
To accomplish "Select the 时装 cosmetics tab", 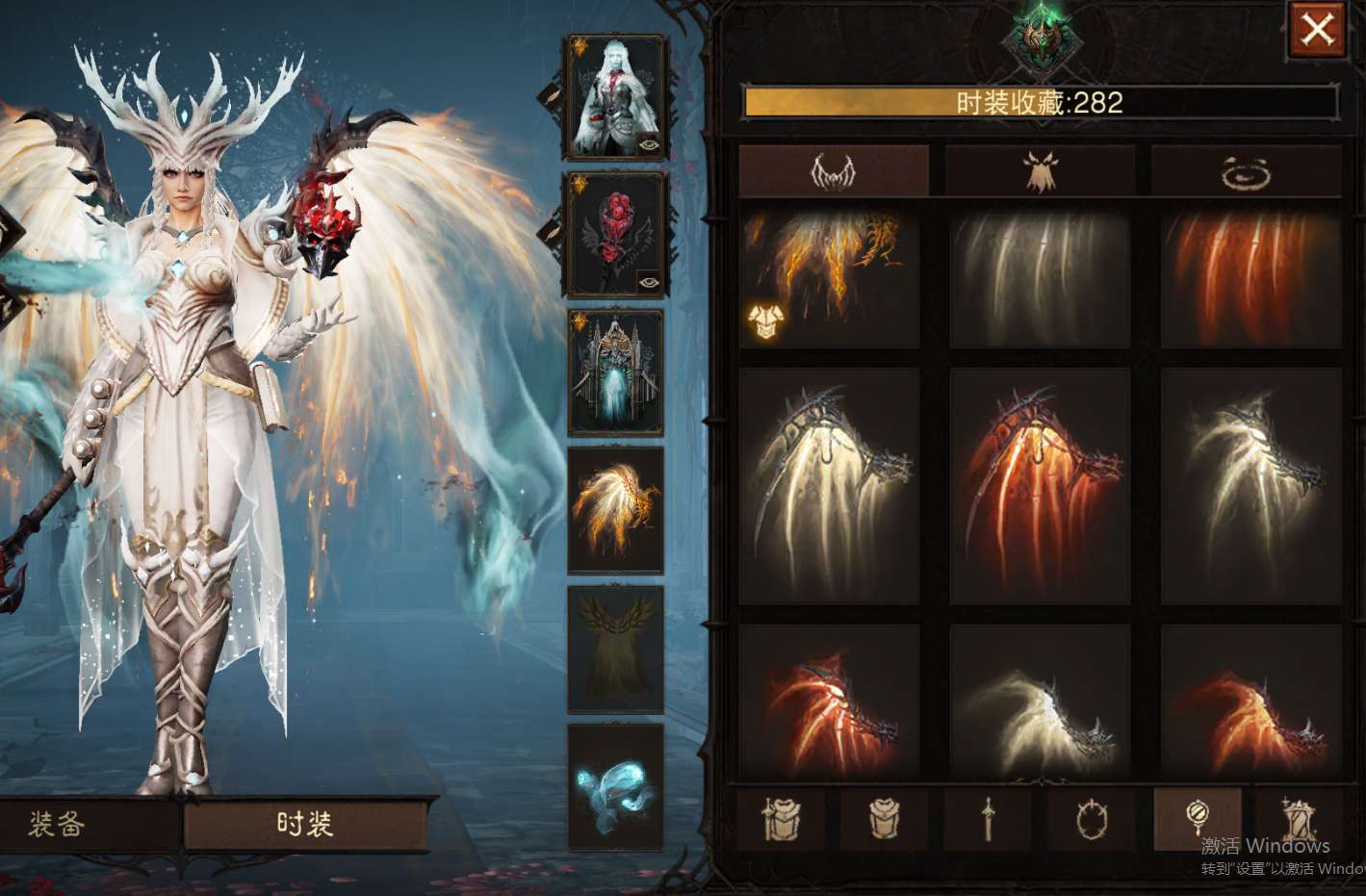I will (x=304, y=824).
